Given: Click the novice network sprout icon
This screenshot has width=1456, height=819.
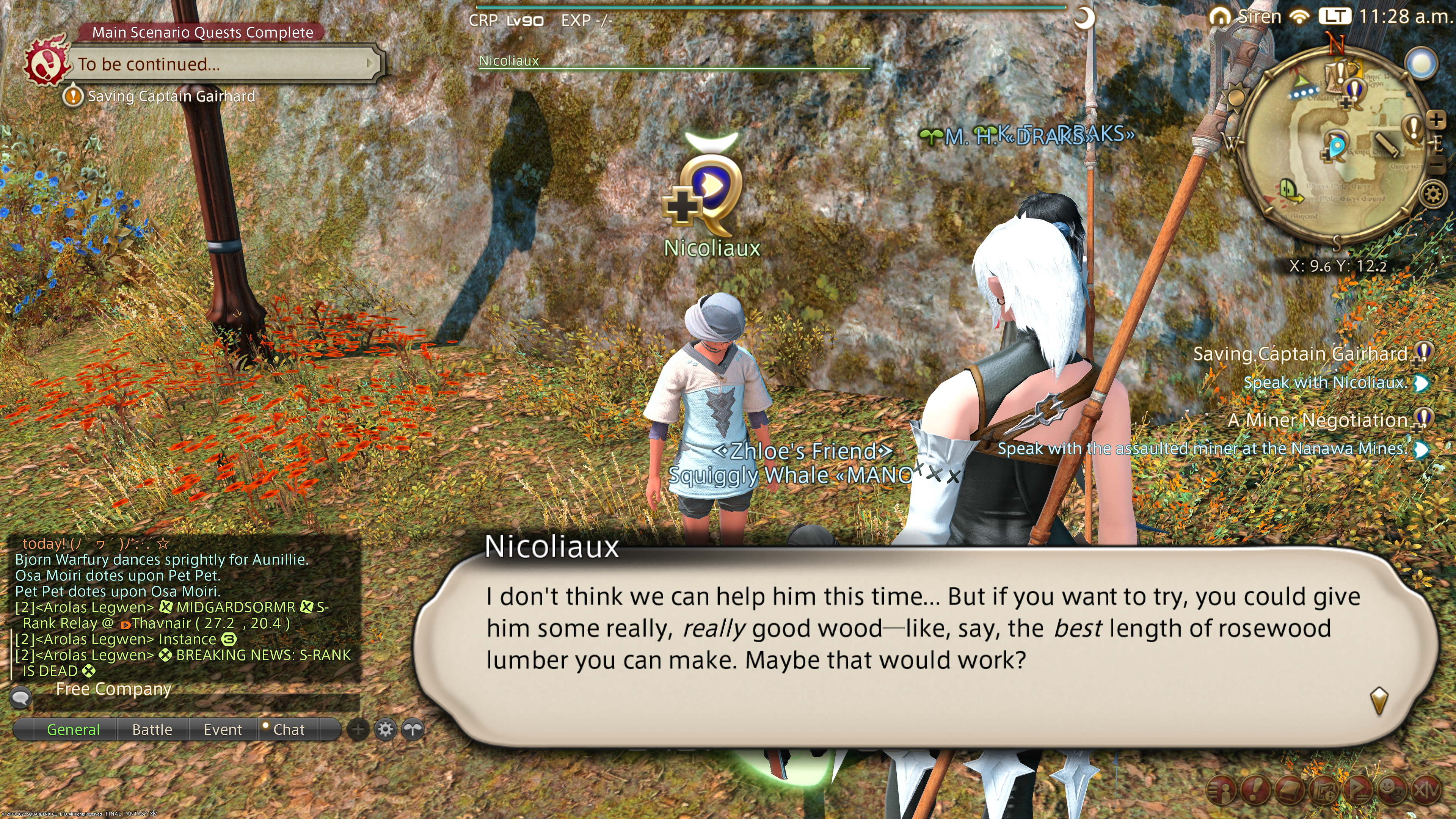Looking at the screenshot, I should (x=413, y=729).
